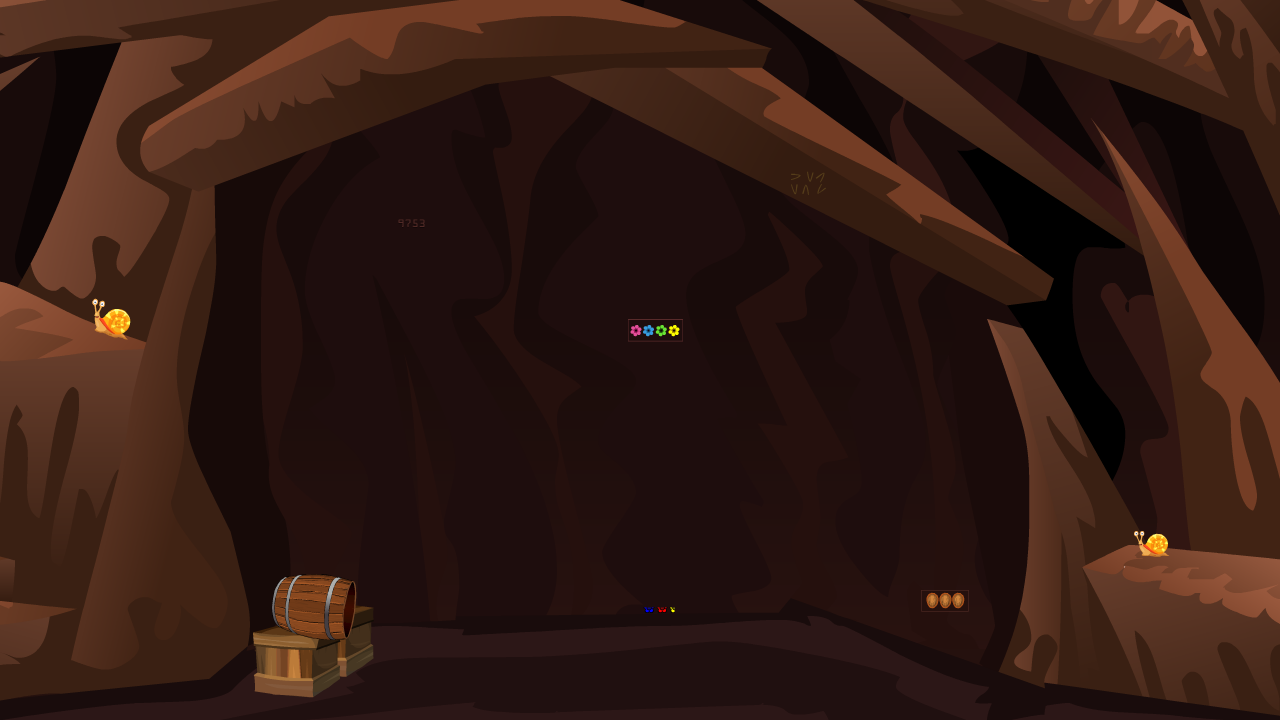
Task: Select the pink flower in the puzzle panel
Action: [x=636, y=330]
